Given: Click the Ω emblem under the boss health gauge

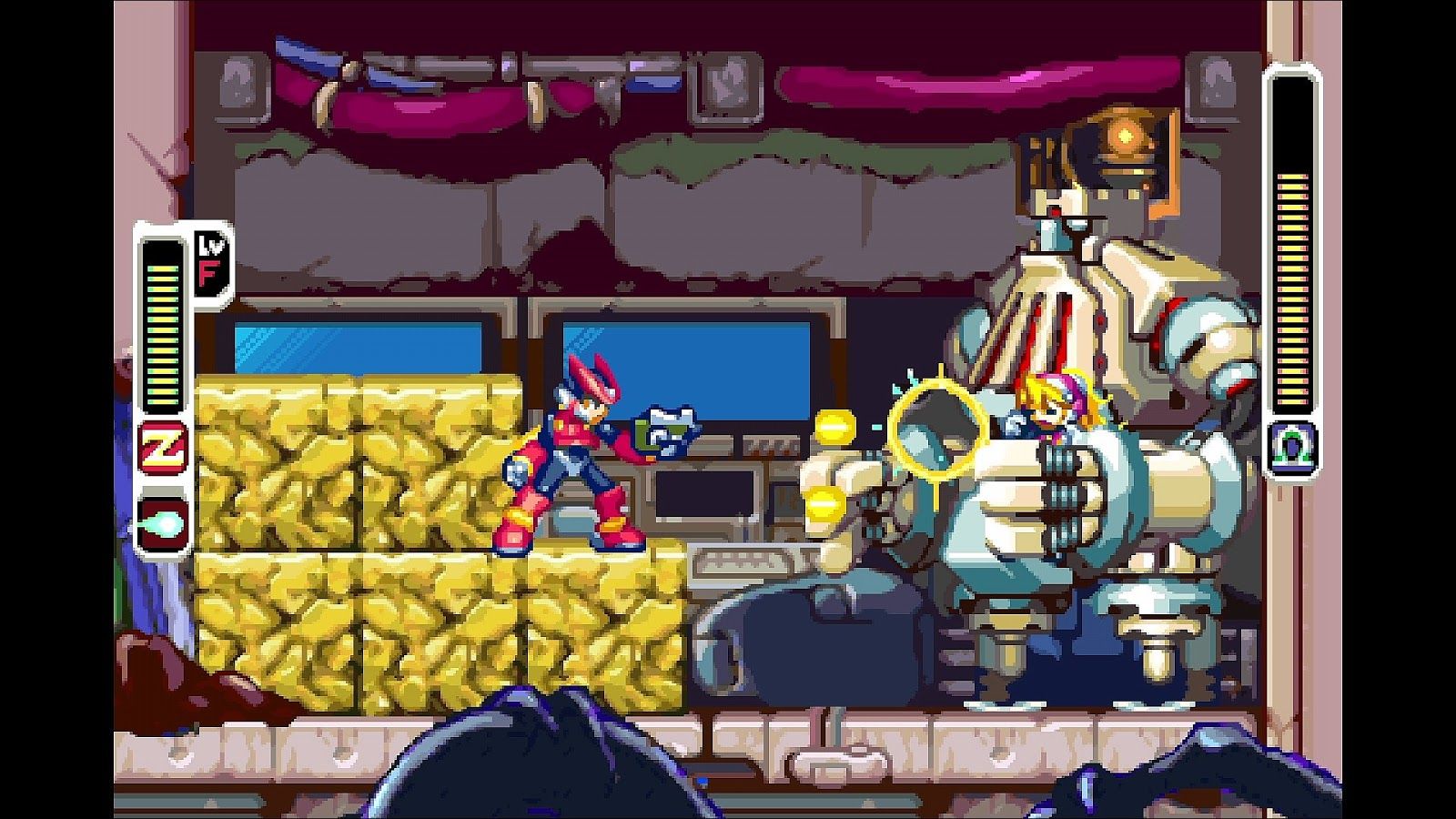Looking at the screenshot, I should [x=1290, y=443].
